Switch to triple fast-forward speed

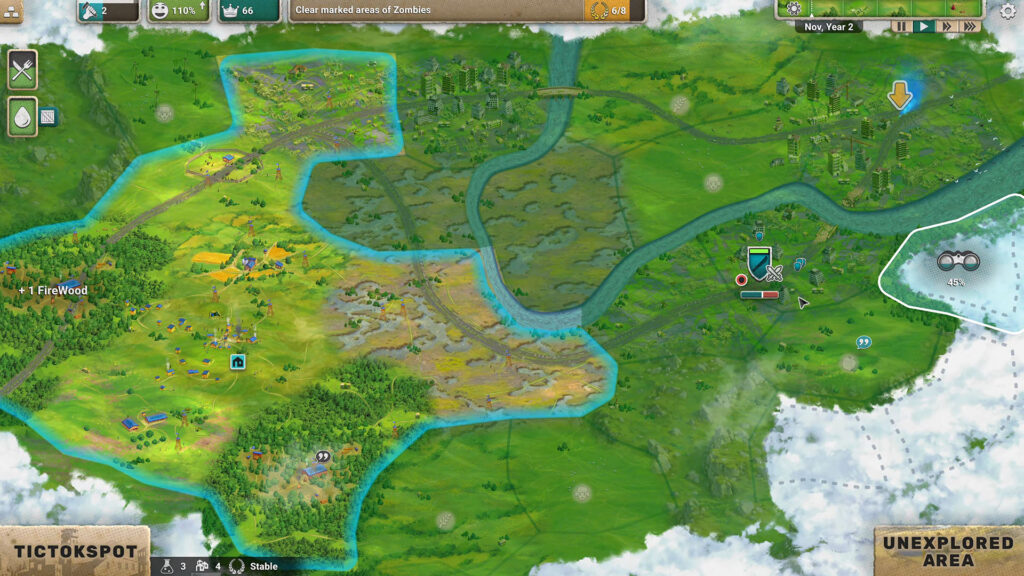pyautogui.click(x=969, y=27)
